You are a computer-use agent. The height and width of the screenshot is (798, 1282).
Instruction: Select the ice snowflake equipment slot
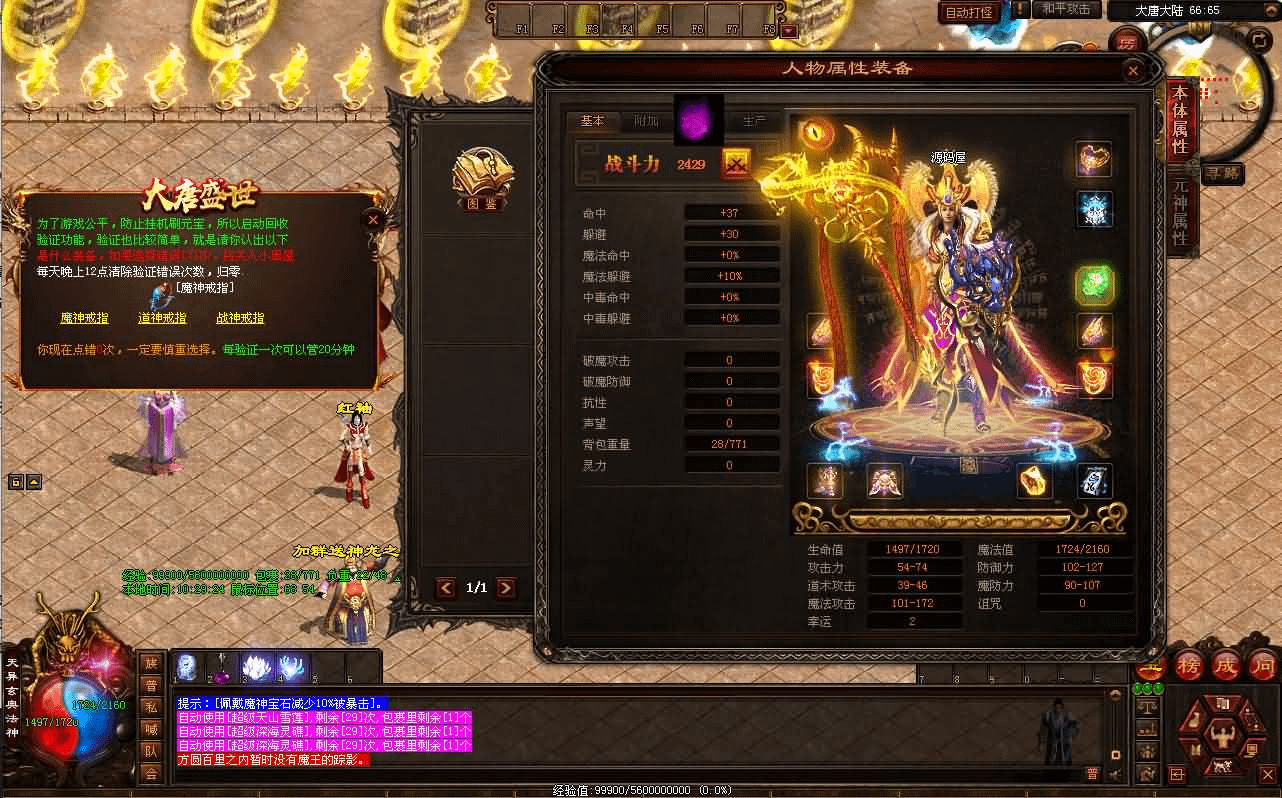(1094, 209)
